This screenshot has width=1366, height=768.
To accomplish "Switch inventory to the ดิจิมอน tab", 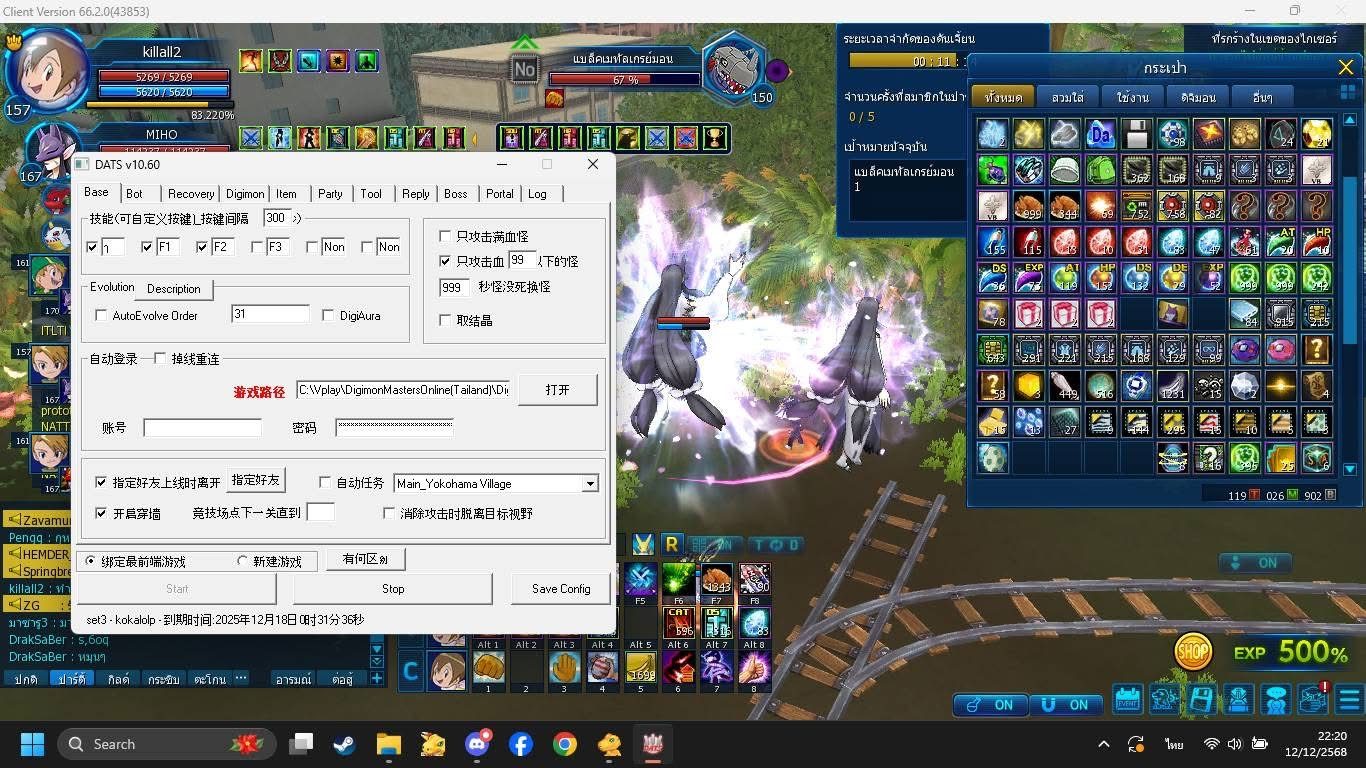I will pyautogui.click(x=1197, y=98).
